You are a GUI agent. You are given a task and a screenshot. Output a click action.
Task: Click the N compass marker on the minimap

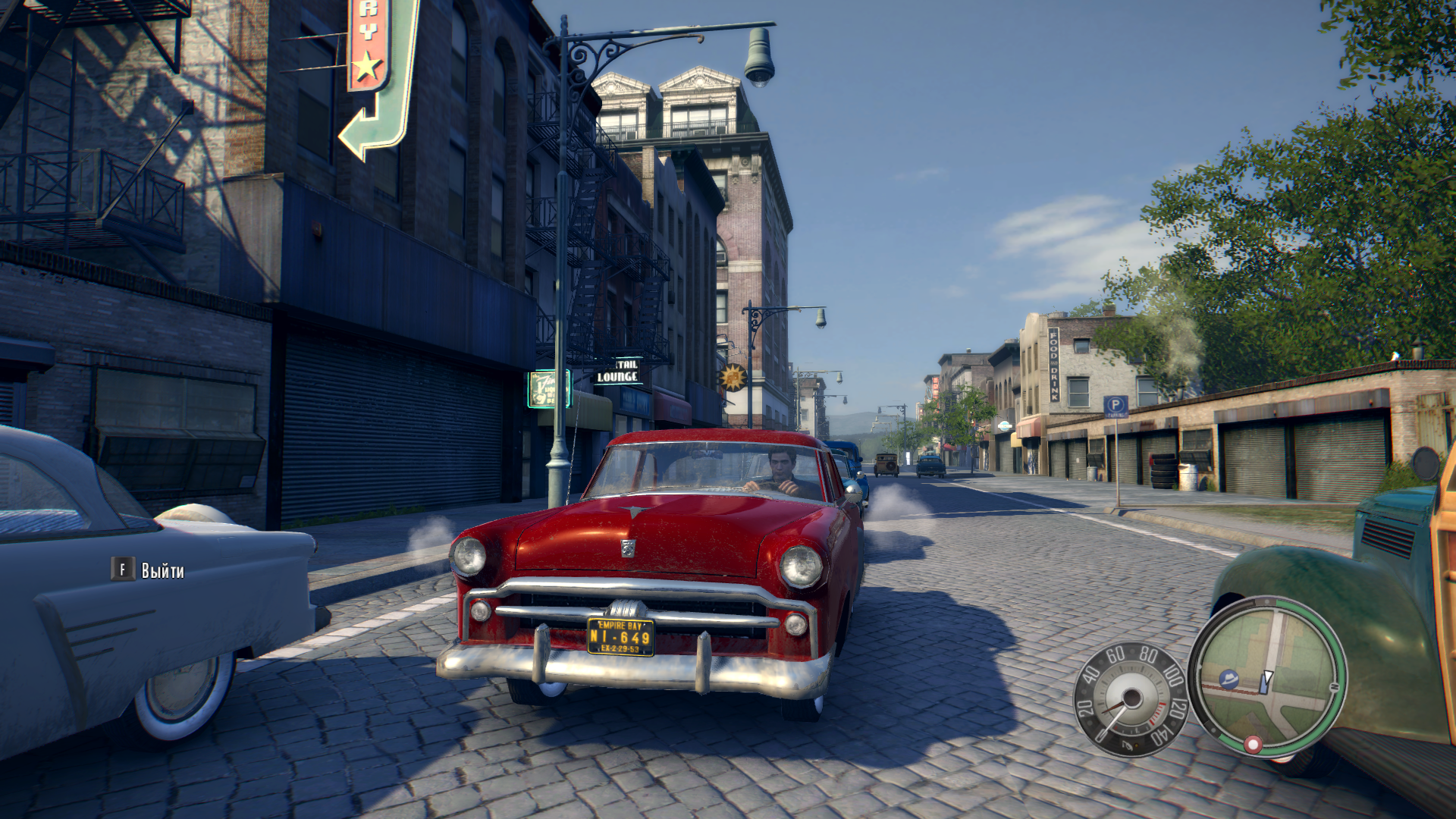tap(1334, 687)
